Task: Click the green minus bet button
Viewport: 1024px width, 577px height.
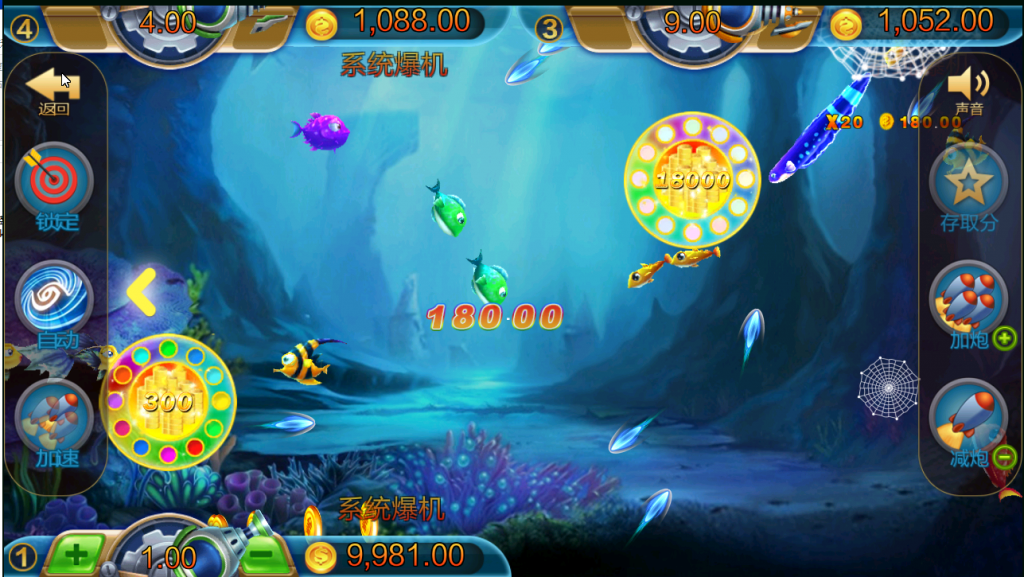Action: tap(259, 553)
